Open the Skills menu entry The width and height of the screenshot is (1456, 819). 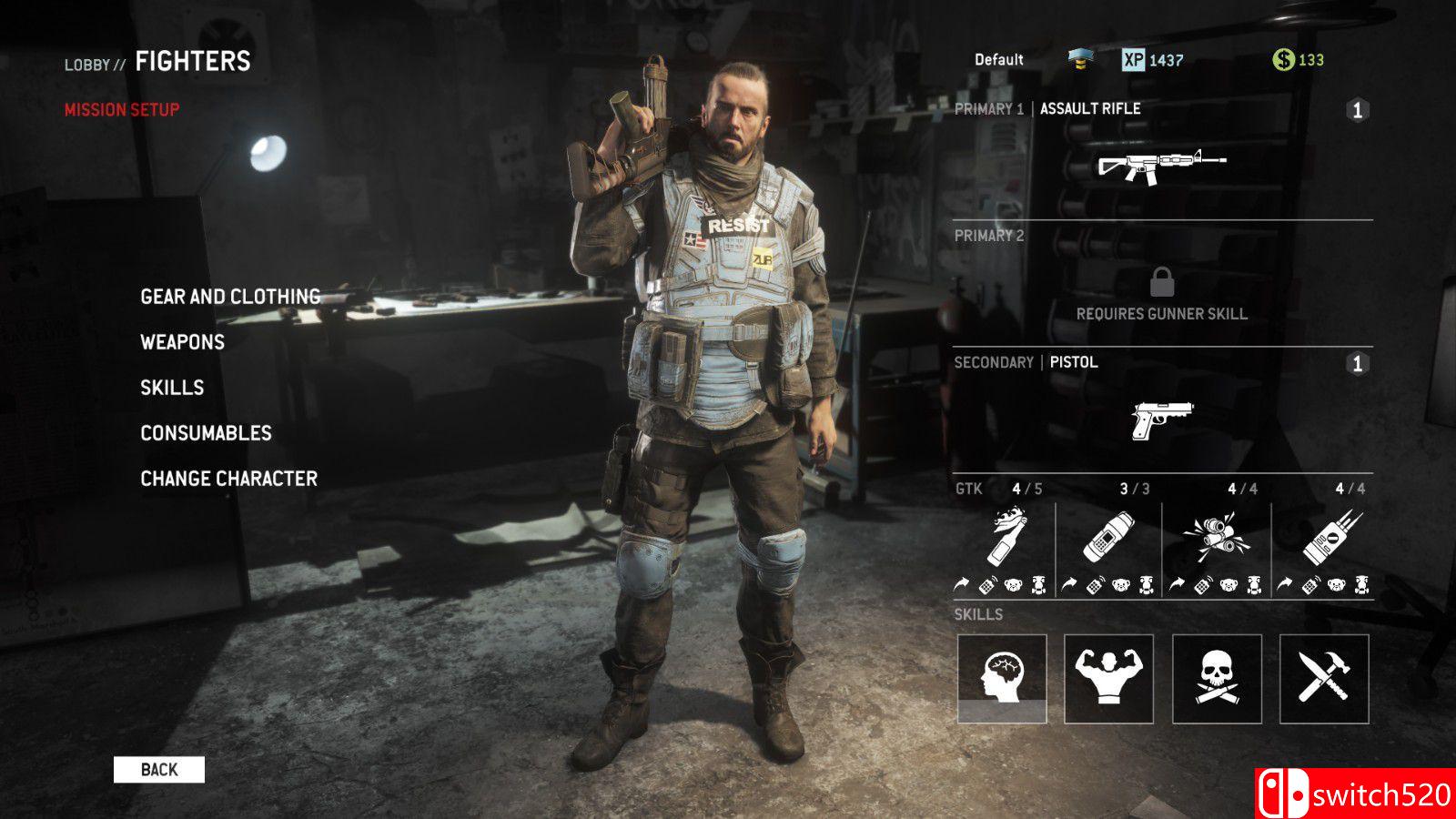pos(172,388)
